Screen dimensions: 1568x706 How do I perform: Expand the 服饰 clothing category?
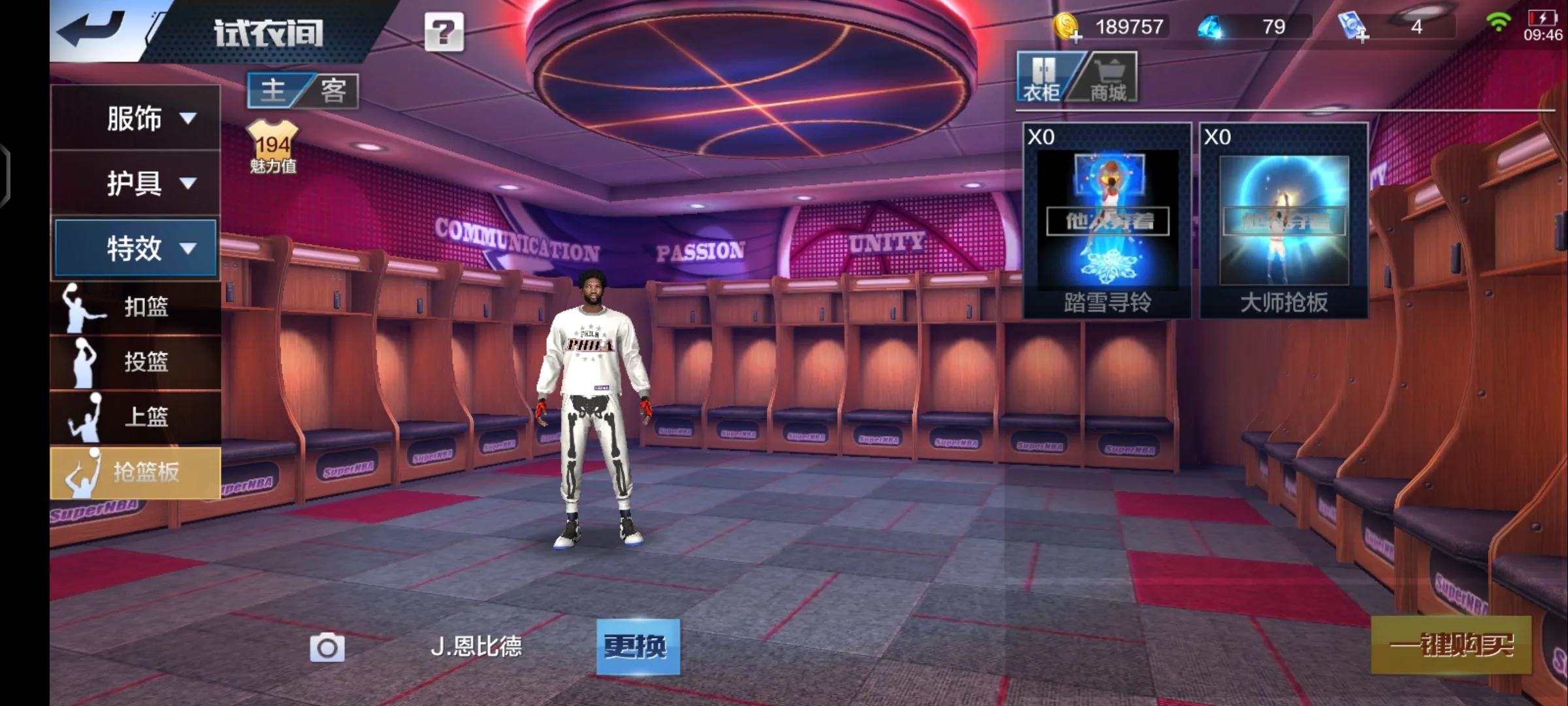136,118
